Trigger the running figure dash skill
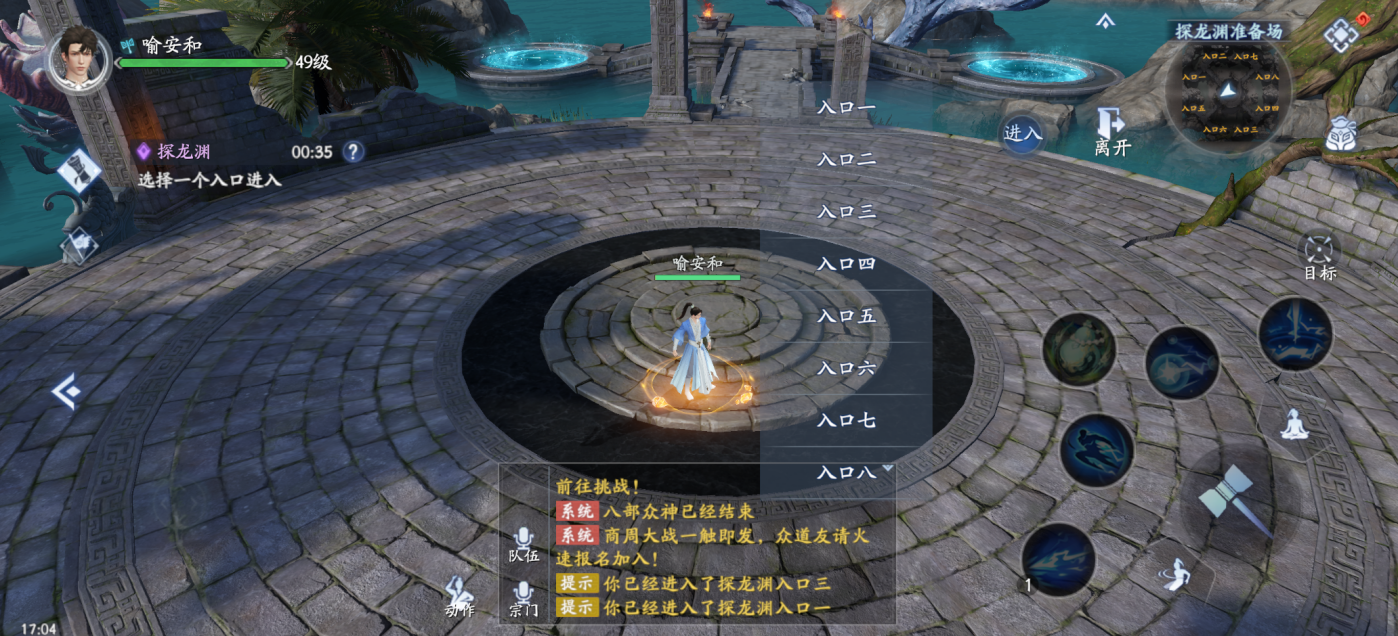Image resolution: width=1398 pixels, height=636 pixels. 1097,451
